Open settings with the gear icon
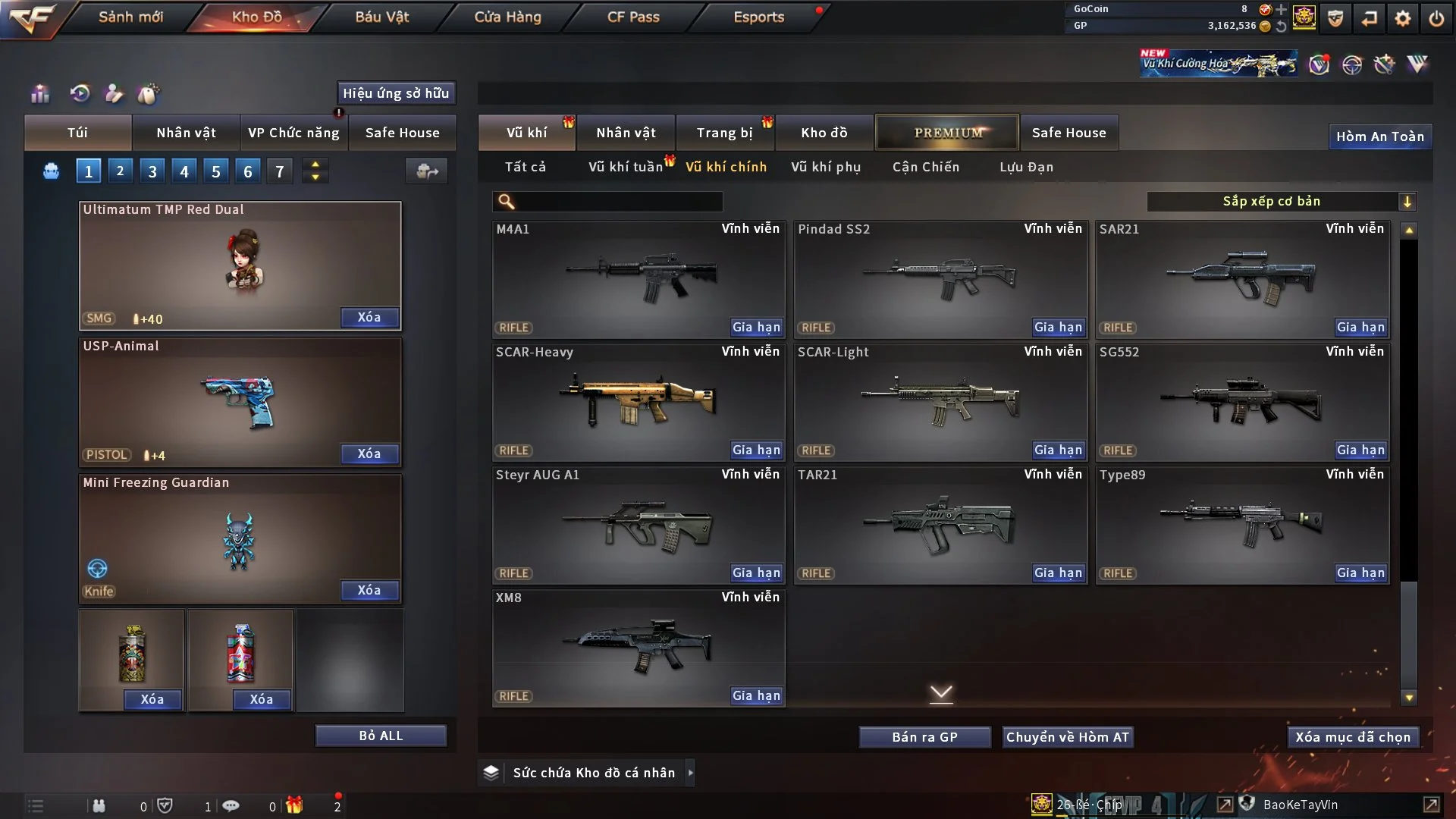Viewport: 1456px width, 819px height. (1402, 18)
